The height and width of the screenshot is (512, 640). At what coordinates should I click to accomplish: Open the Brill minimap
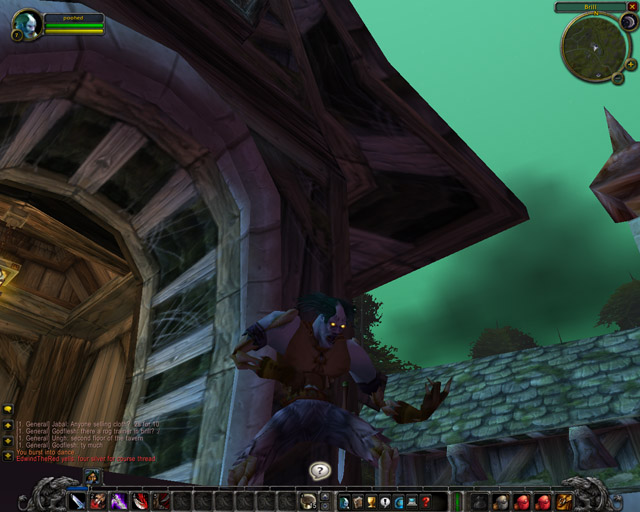[x=593, y=49]
